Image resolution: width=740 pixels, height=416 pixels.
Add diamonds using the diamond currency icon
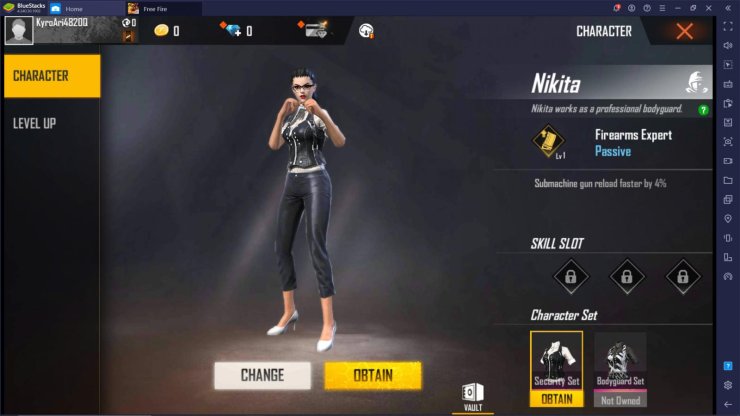point(234,31)
